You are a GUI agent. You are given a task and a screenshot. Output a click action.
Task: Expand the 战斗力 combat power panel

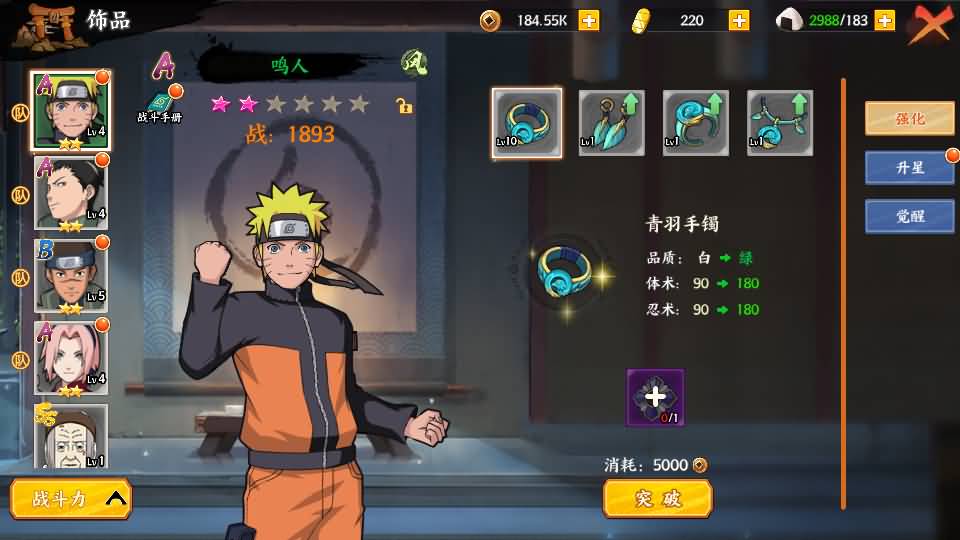click(x=71, y=499)
